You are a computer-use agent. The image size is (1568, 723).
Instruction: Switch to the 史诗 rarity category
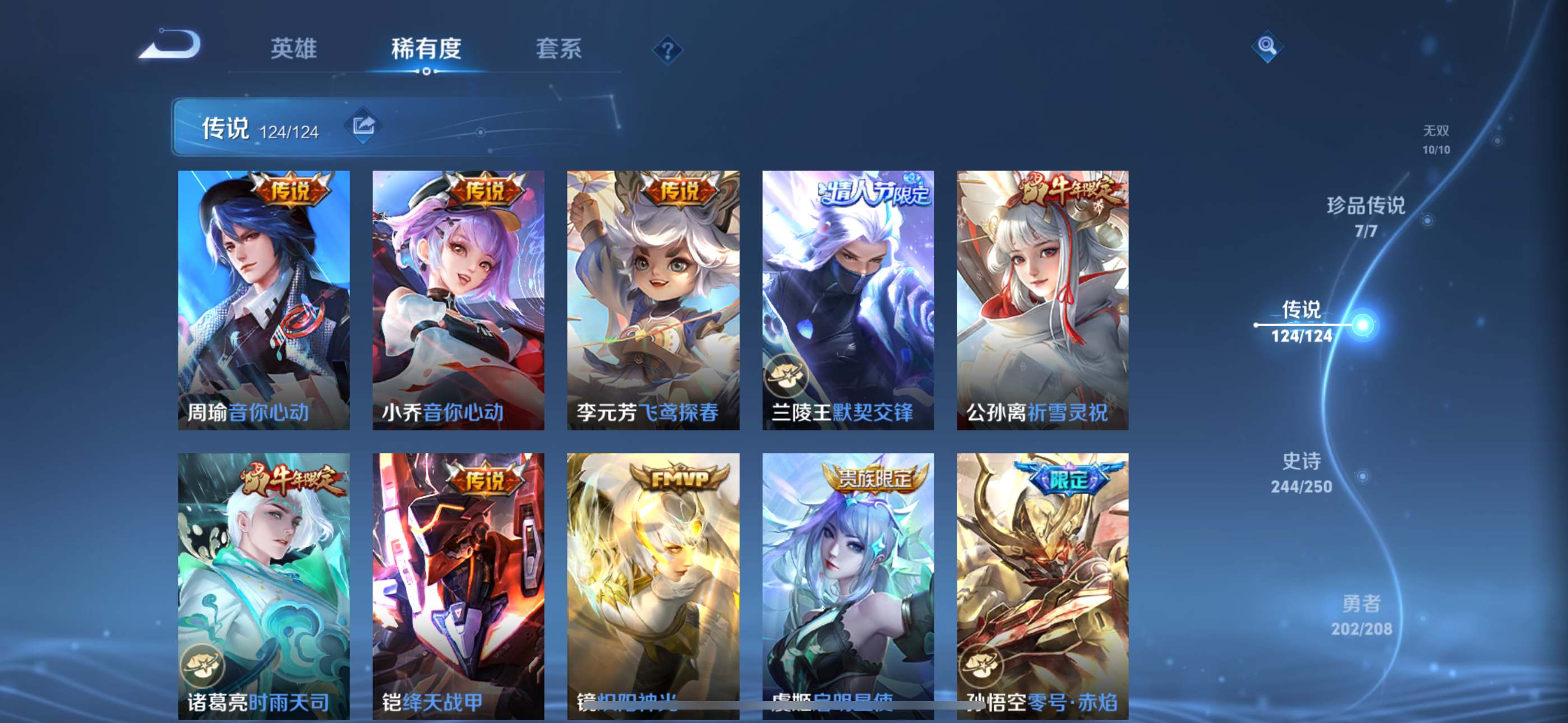click(1302, 472)
